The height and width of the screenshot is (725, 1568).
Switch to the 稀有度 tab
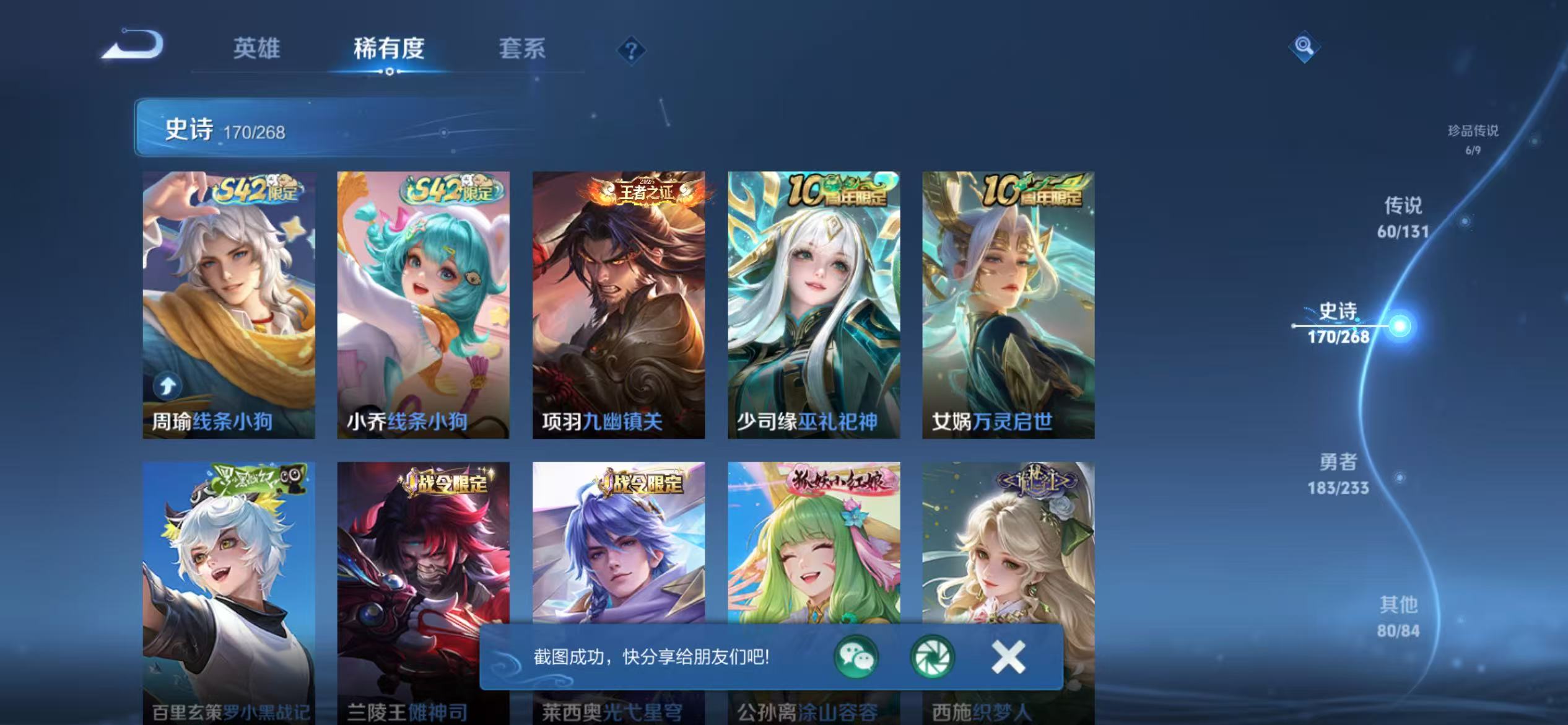click(x=390, y=50)
